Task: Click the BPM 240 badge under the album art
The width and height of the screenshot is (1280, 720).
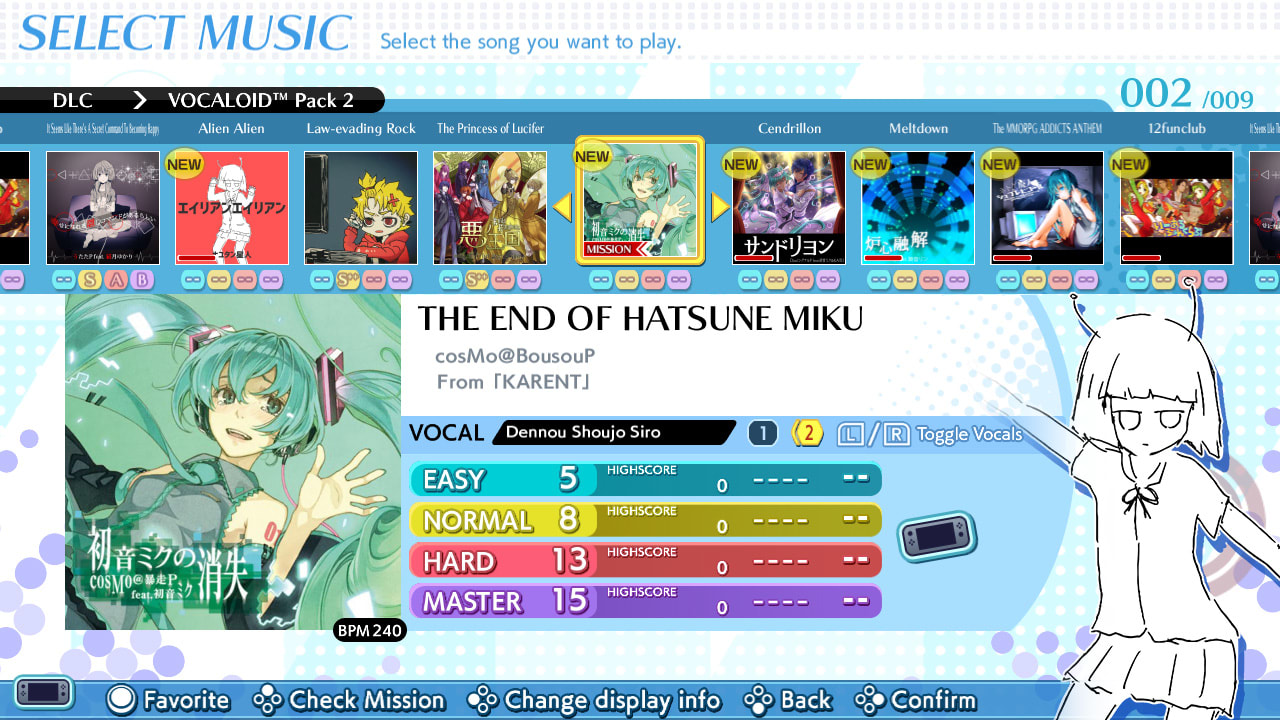Action: point(368,631)
